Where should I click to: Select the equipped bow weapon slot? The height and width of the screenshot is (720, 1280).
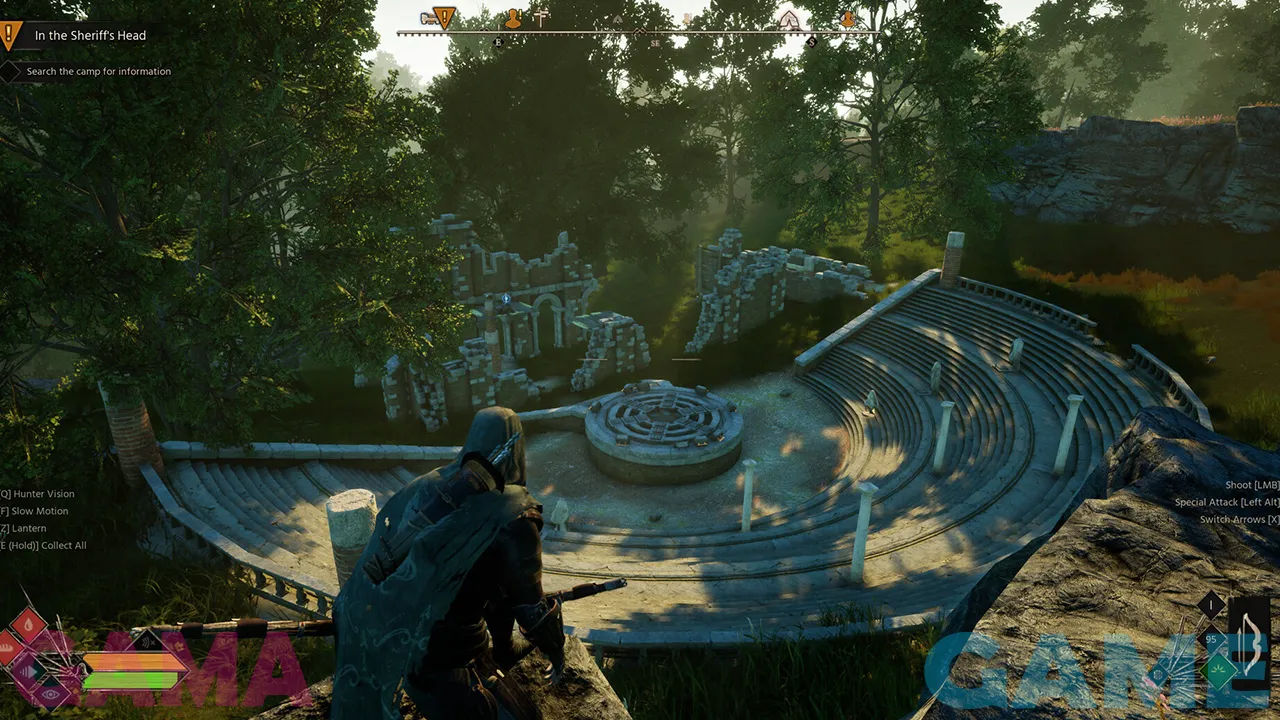coord(1250,645)
